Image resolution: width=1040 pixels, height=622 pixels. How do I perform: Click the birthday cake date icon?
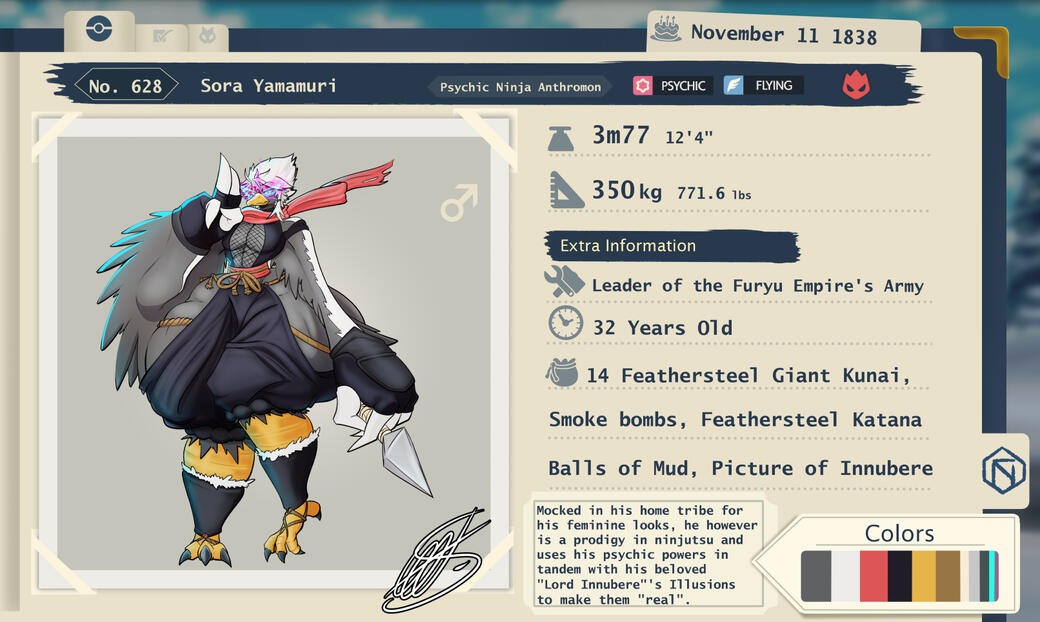665,30
